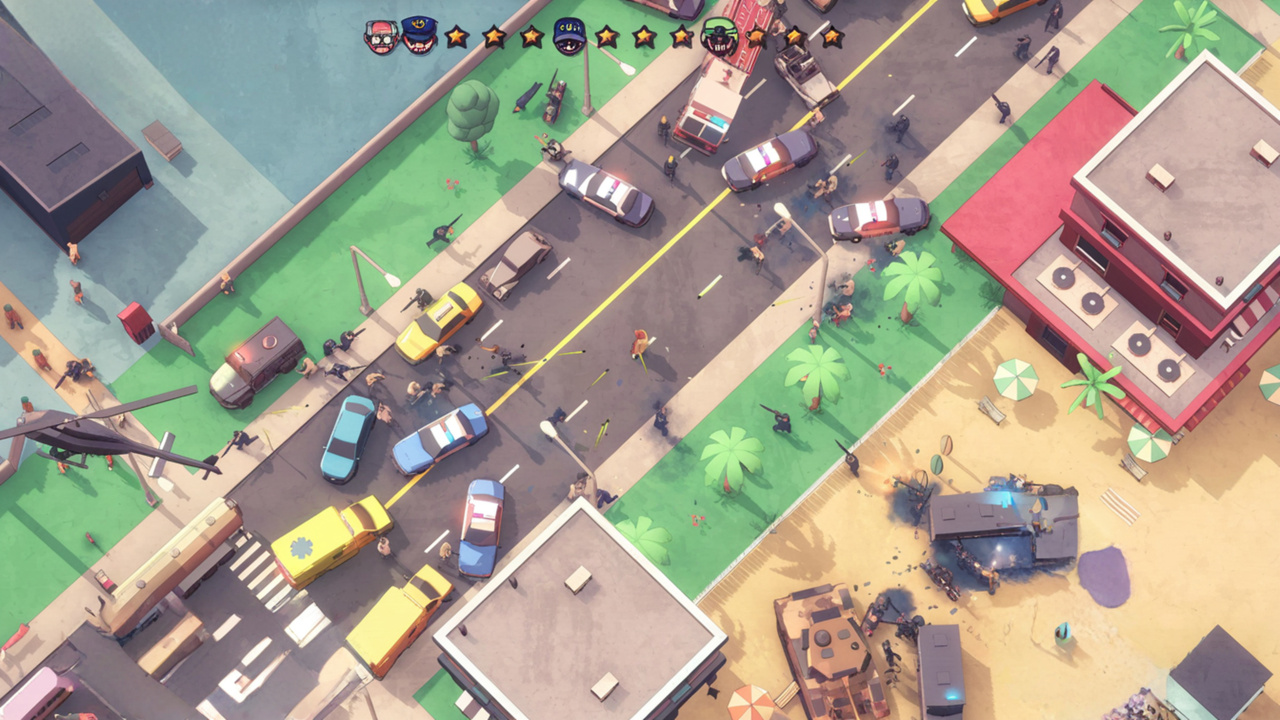
Task: Select the star beside the helmet icon
Action: pos(757,36)
